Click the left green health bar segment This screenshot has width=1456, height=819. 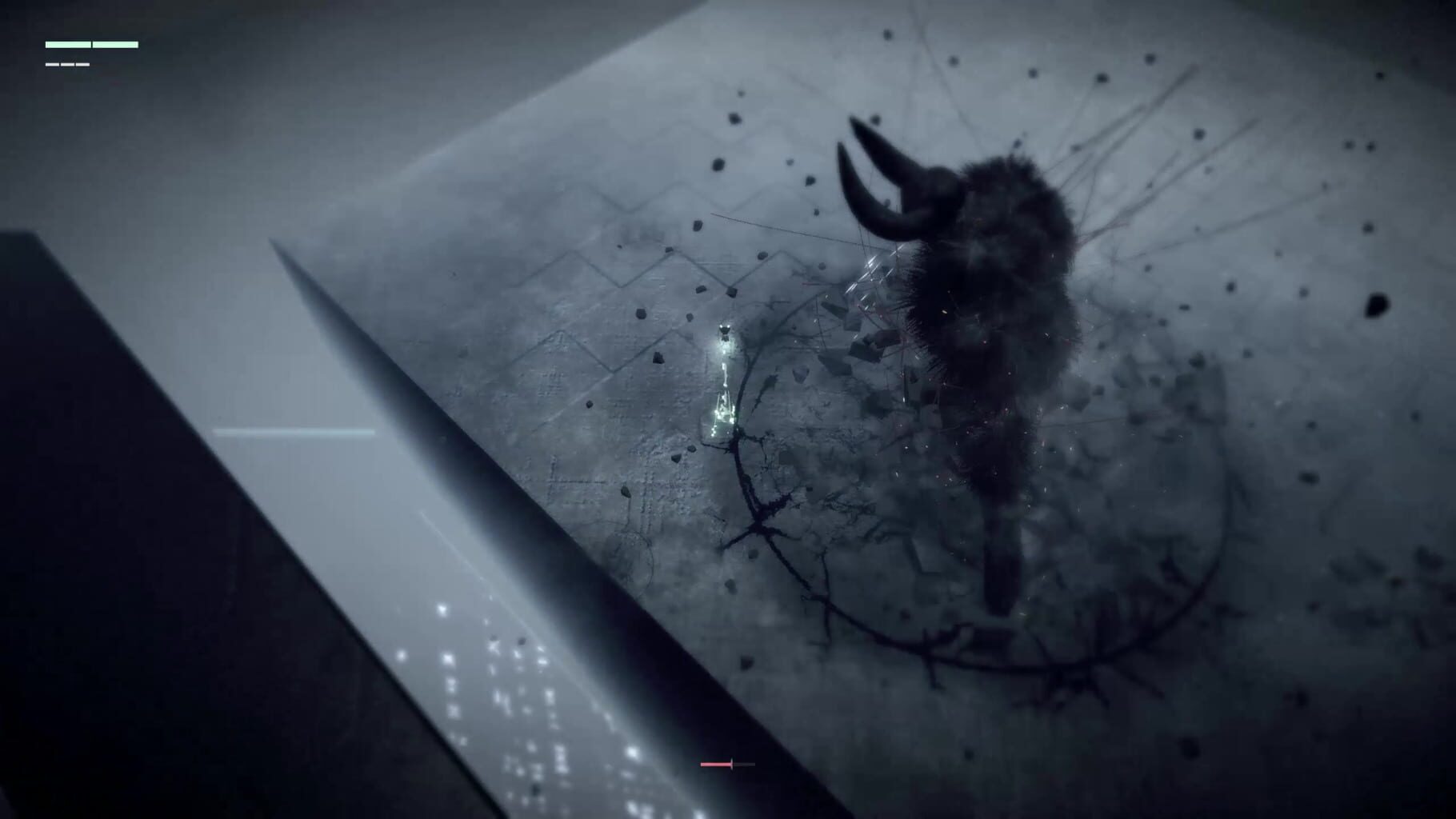(x=68, y=44)
